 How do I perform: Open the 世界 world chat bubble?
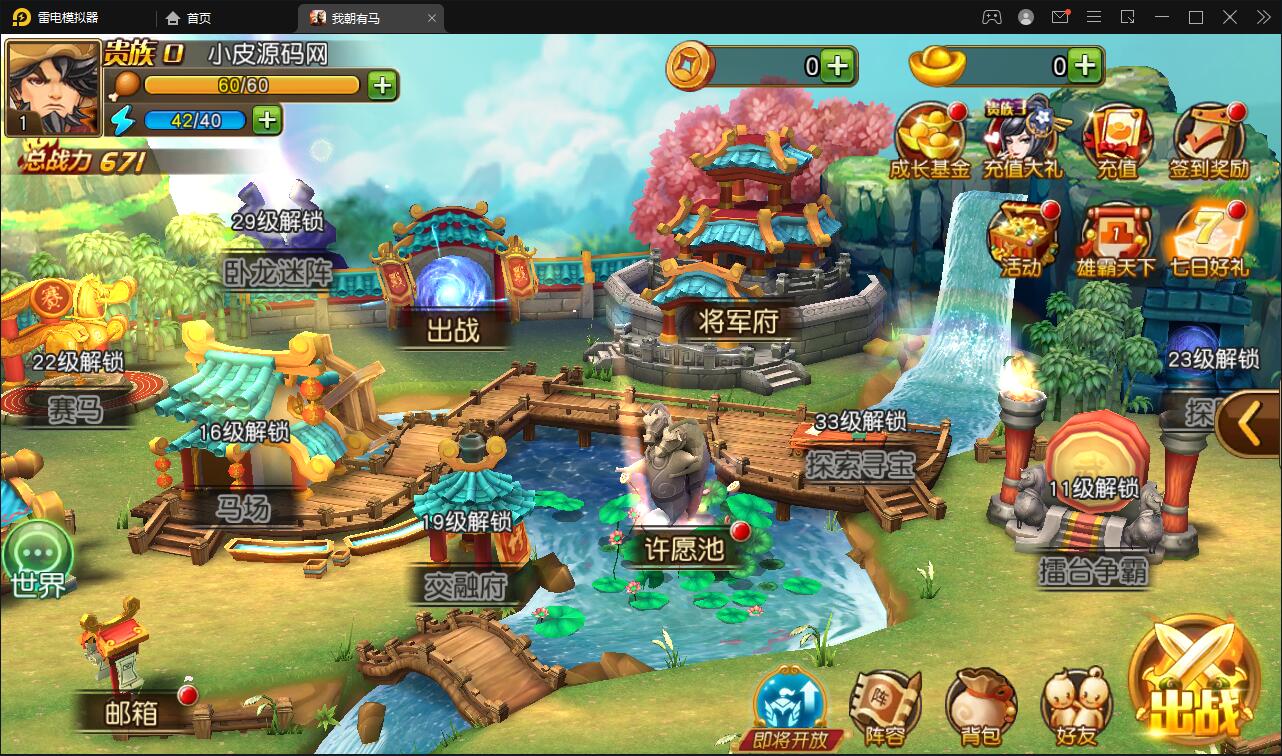click(38, 558)
